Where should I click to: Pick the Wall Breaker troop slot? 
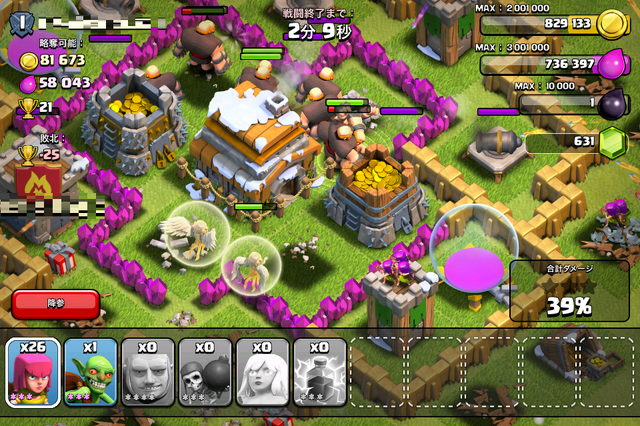(205, 371)
